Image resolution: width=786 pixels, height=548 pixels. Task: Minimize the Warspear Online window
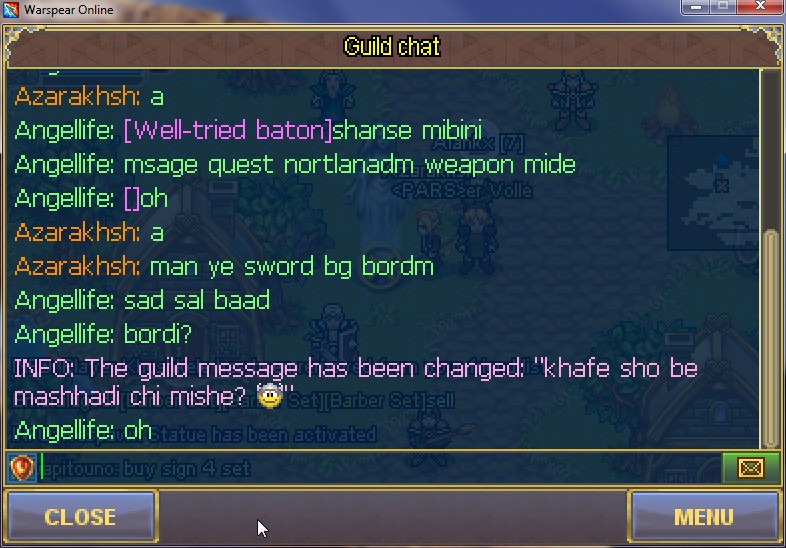click(697, 8)
